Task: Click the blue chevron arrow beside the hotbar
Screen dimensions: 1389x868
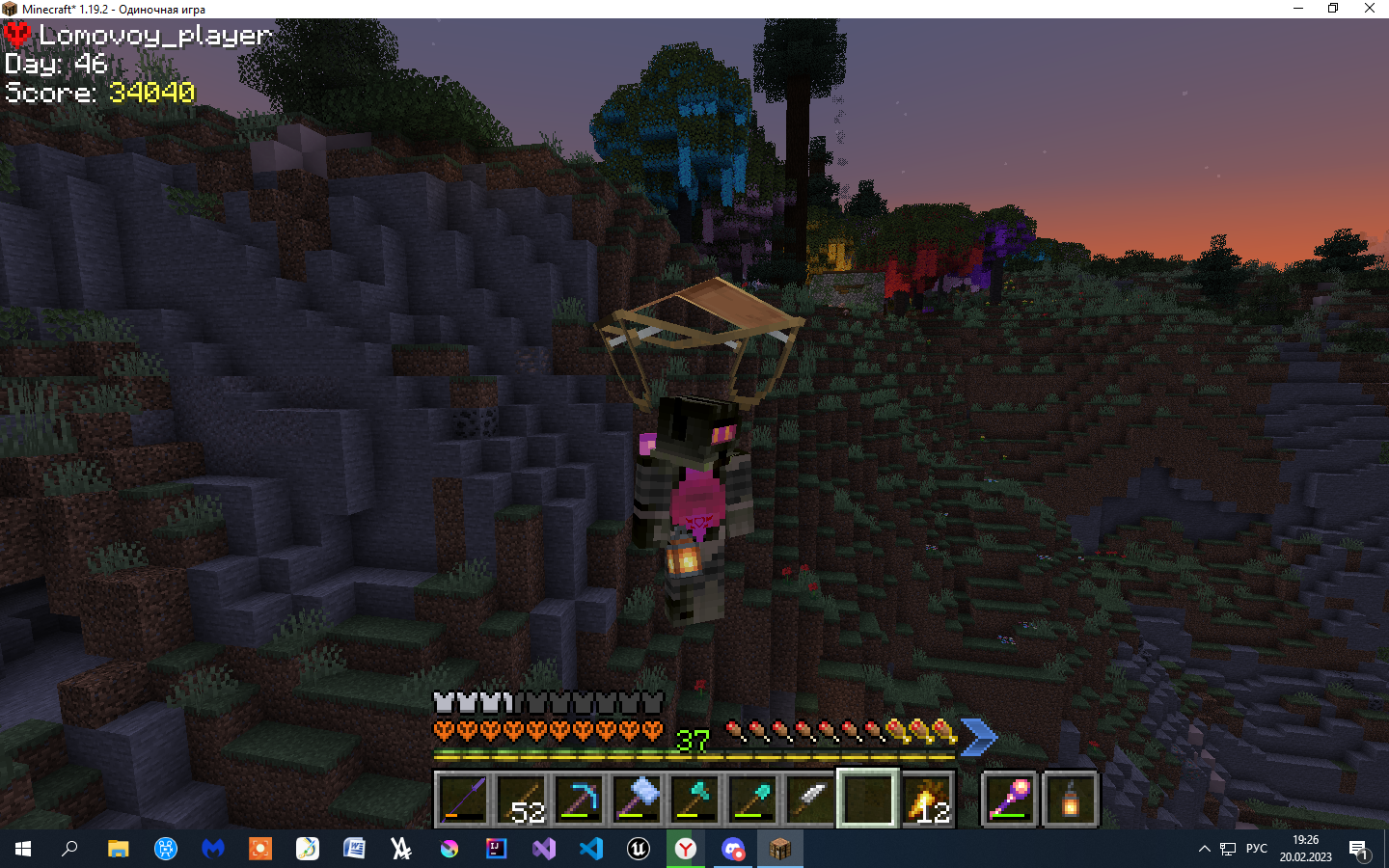Action: pyautogui.click(x=980, y=737)
